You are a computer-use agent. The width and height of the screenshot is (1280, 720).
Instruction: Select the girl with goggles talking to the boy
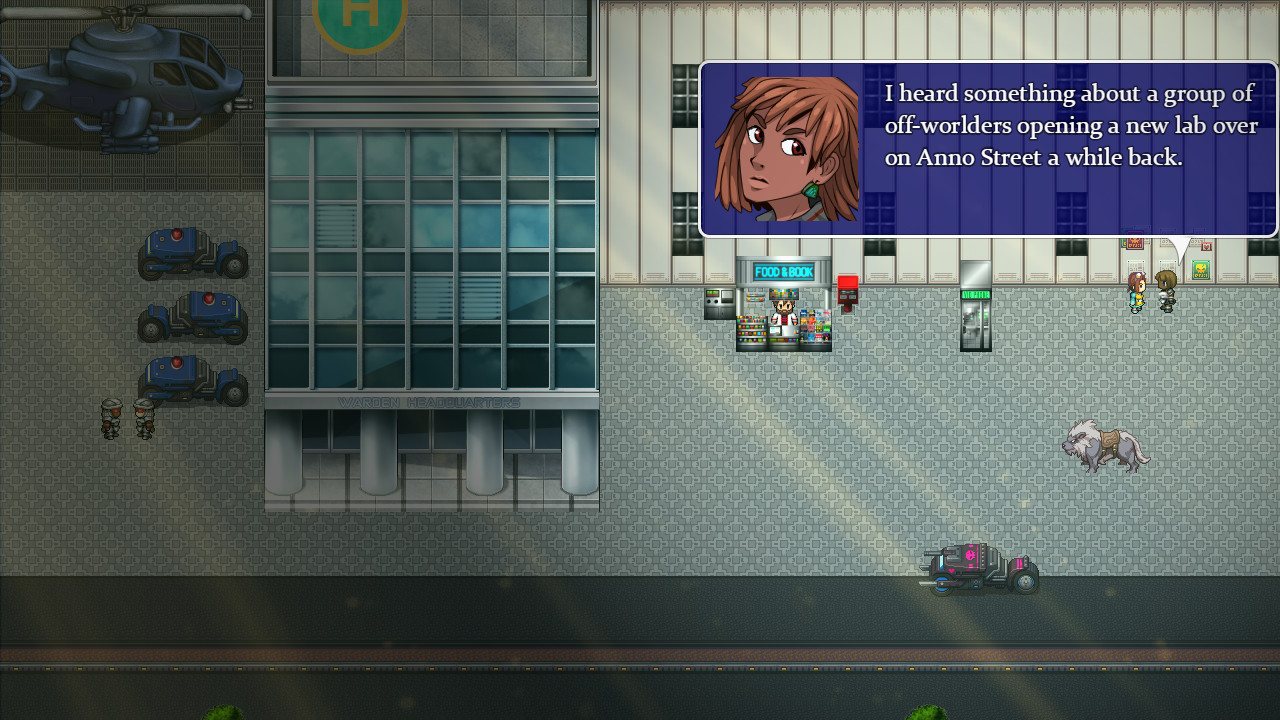[1136, 293]
